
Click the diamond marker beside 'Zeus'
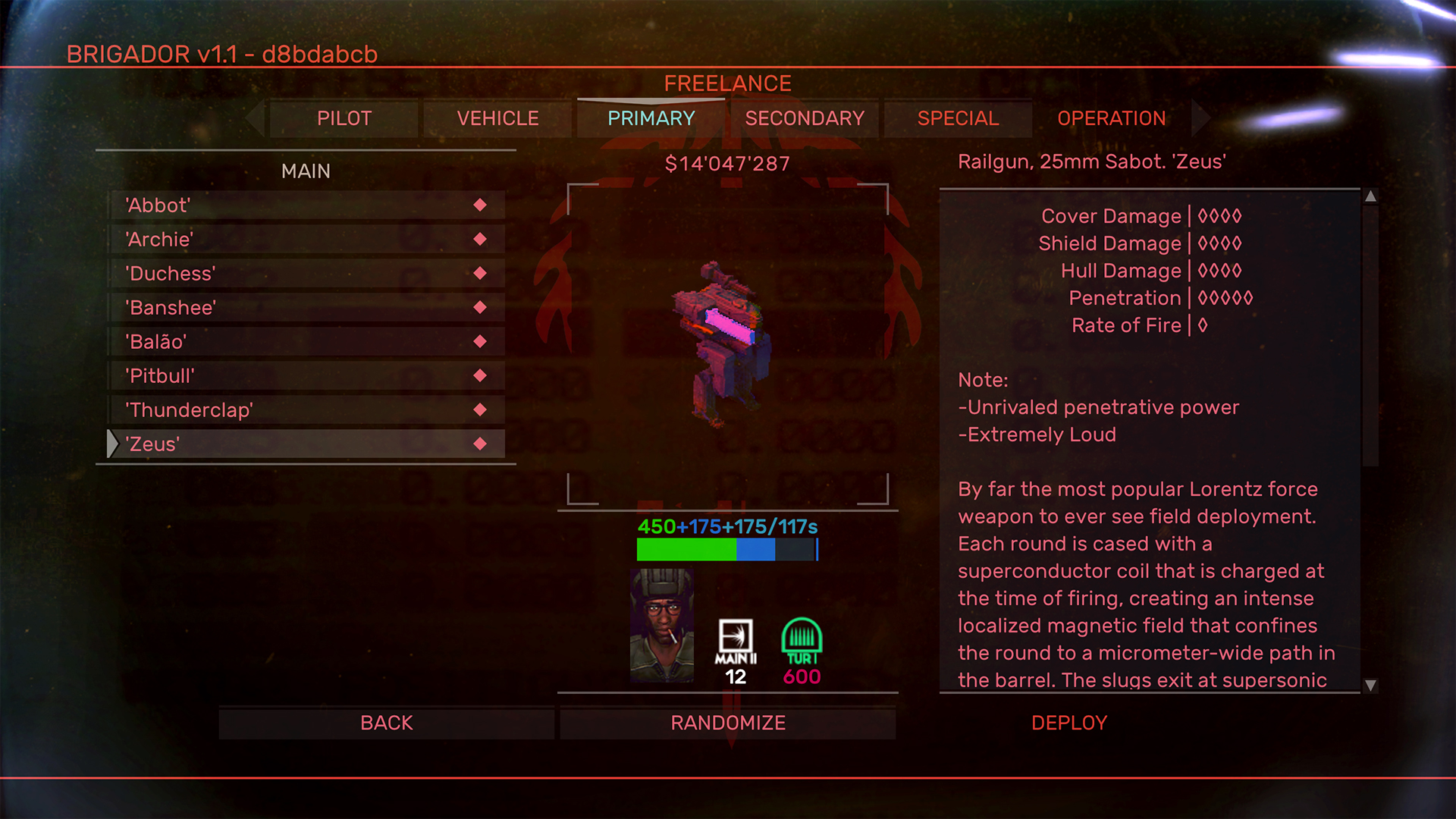click(x=479, y=444)
